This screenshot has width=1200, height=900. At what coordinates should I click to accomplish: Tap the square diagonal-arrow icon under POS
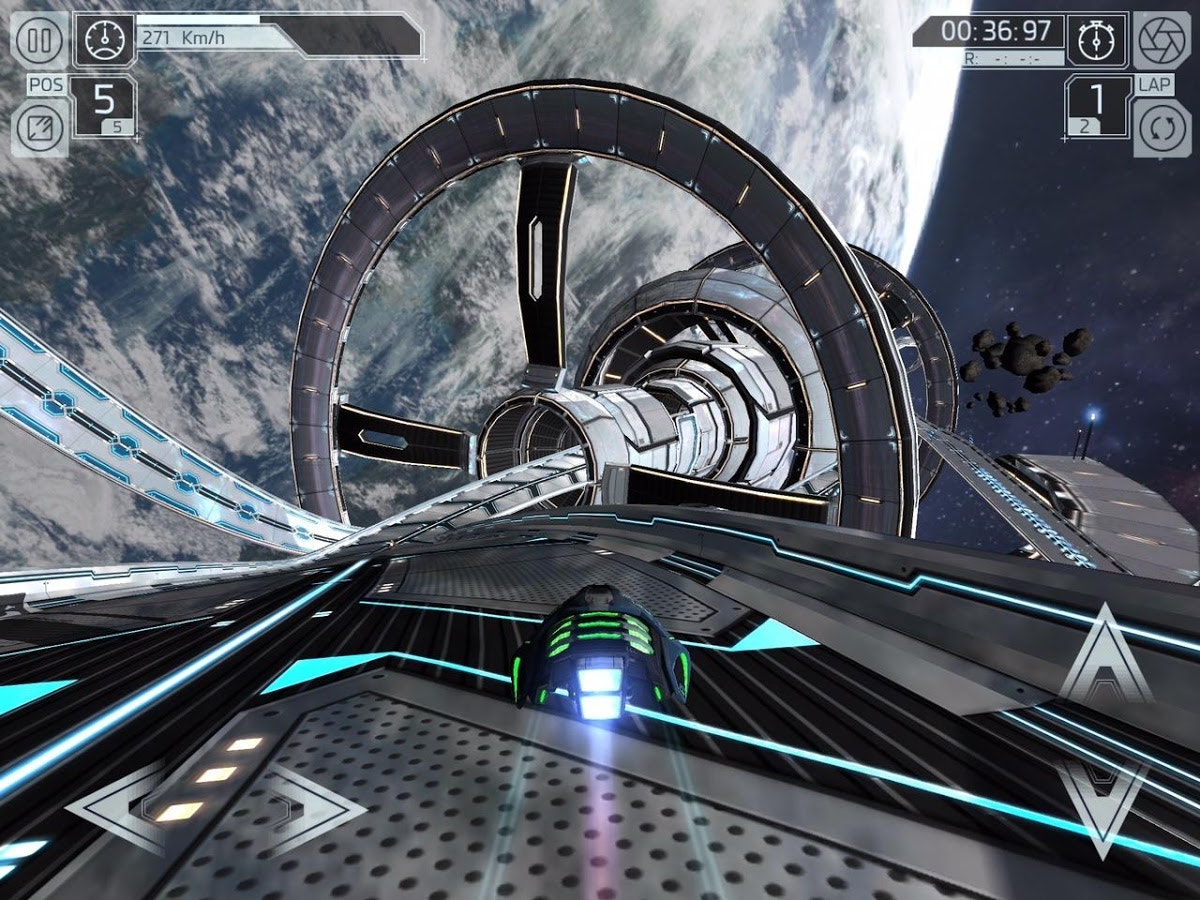tap(40, 128)
